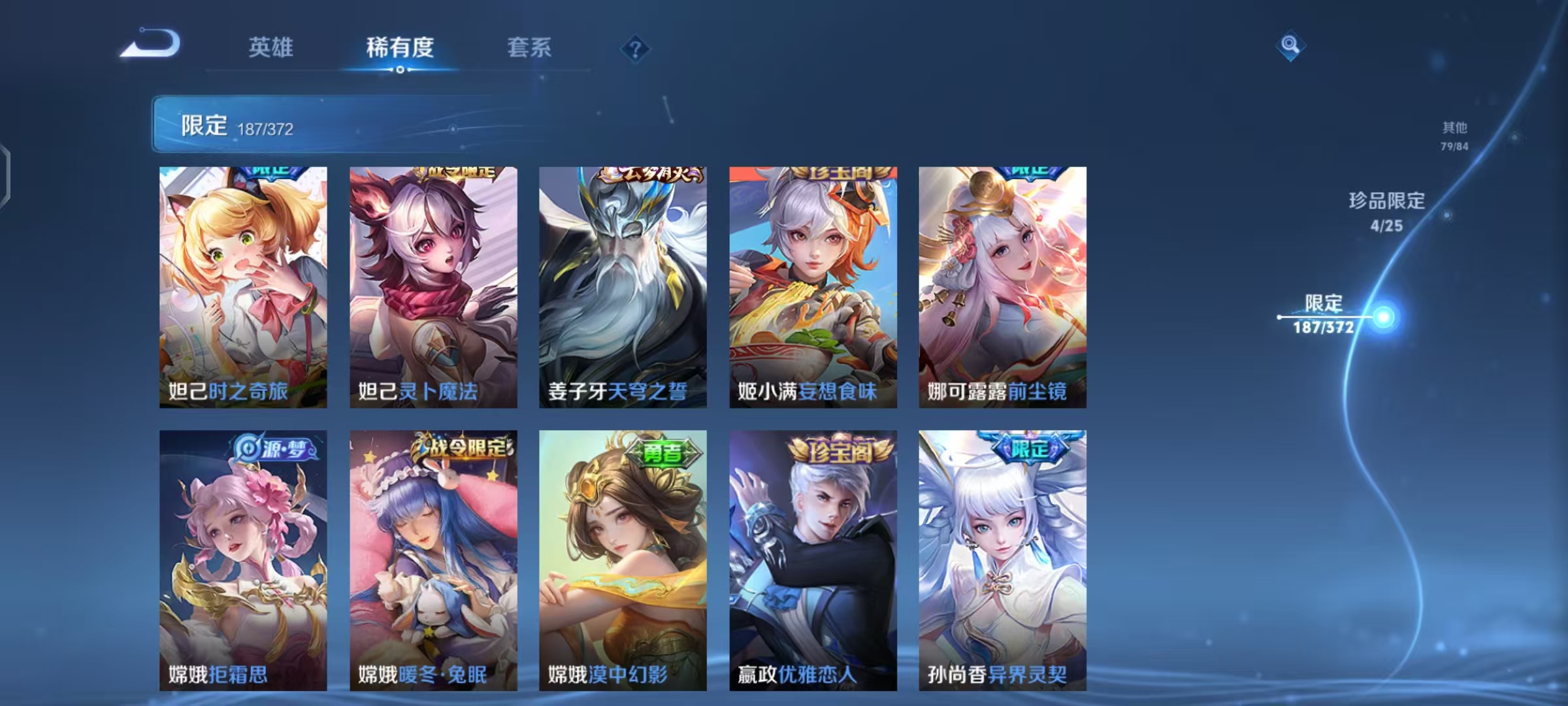This screenshot has height=706, width=1568.
Task: Switch to the 套系 tab
Action: (x=529, y=48)
